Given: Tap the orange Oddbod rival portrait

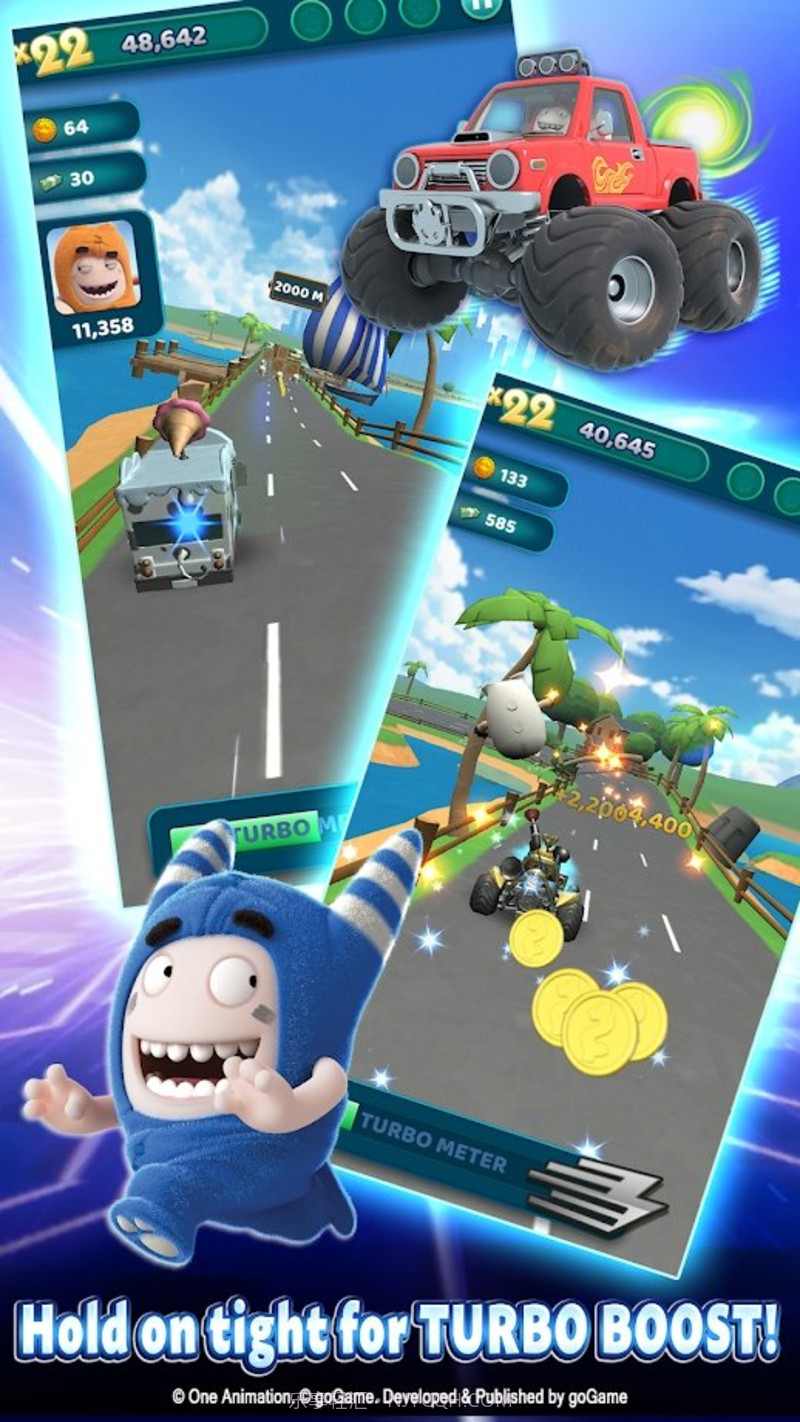Looking at the screenshot, I should [92, 267].
